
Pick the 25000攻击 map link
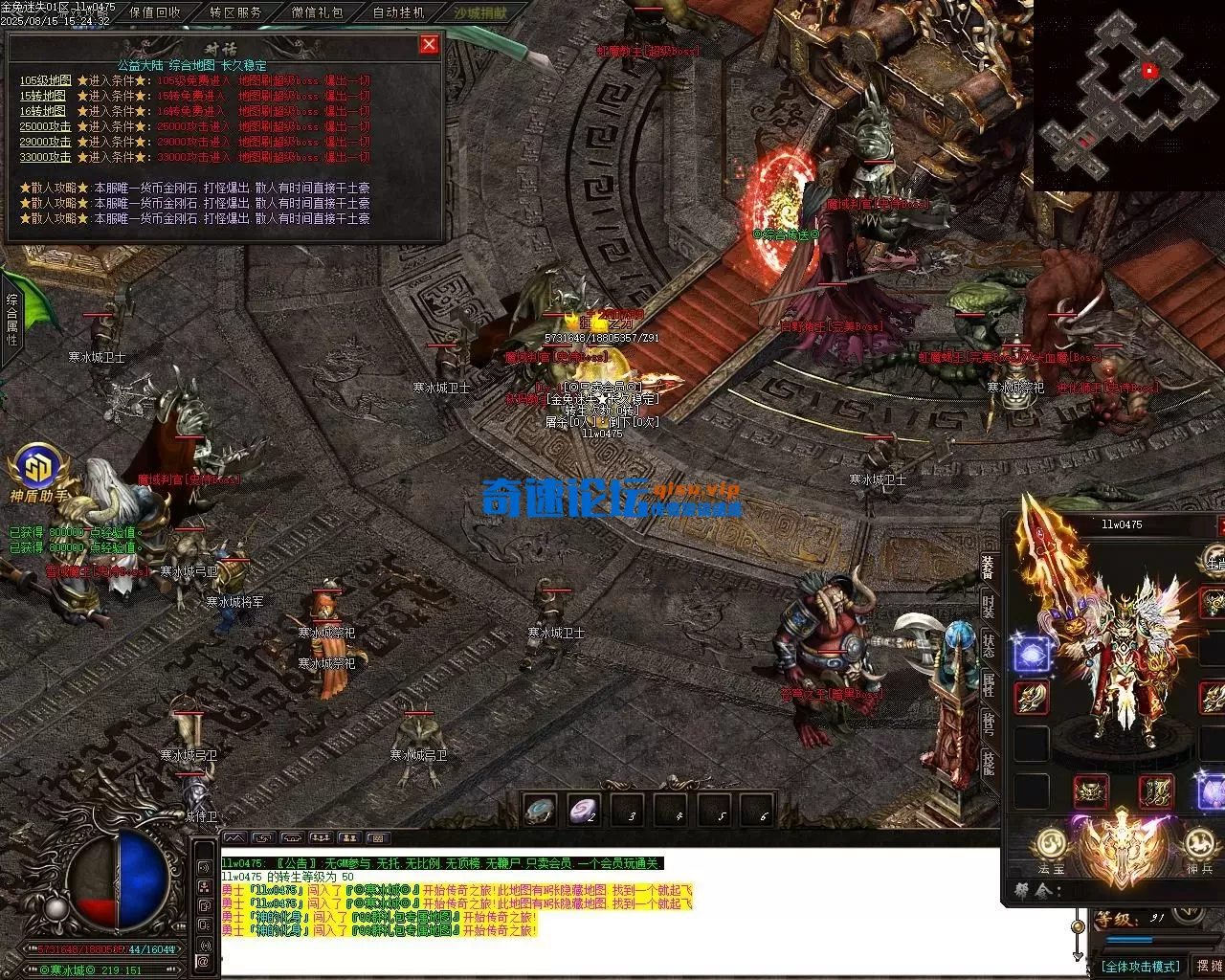click(45, 126)
